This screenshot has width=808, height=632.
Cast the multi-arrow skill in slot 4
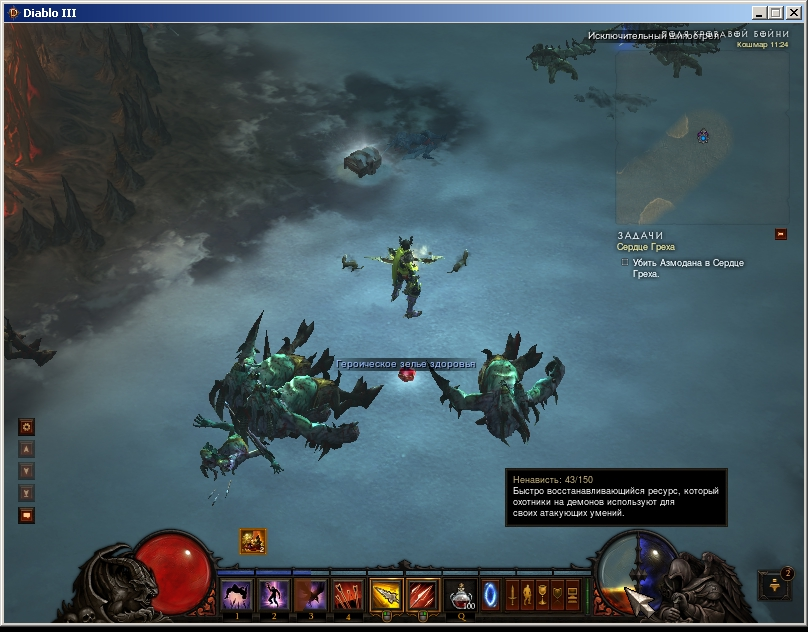pos(348,595)
